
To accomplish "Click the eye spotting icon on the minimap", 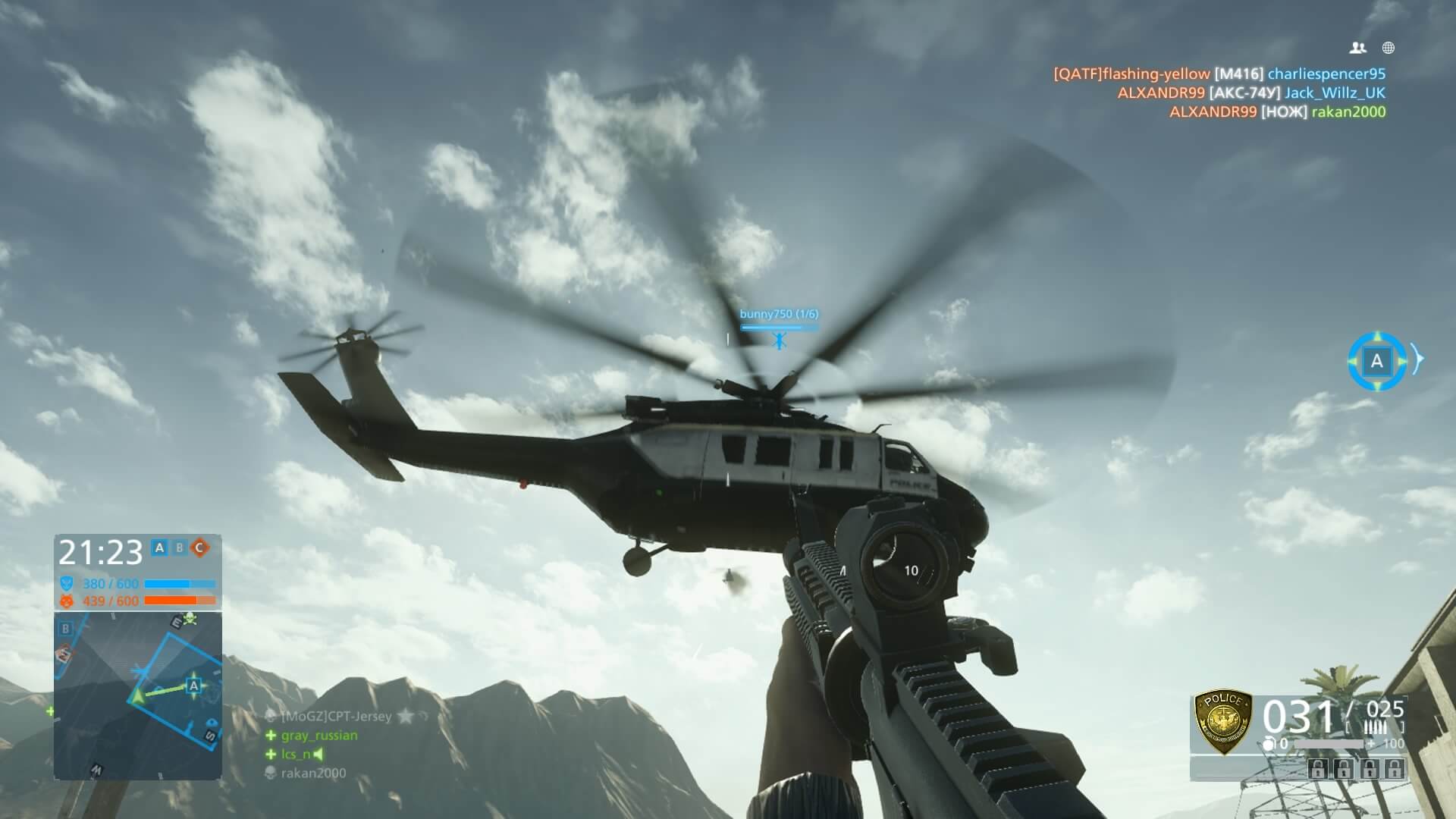I will pos(212,720).
